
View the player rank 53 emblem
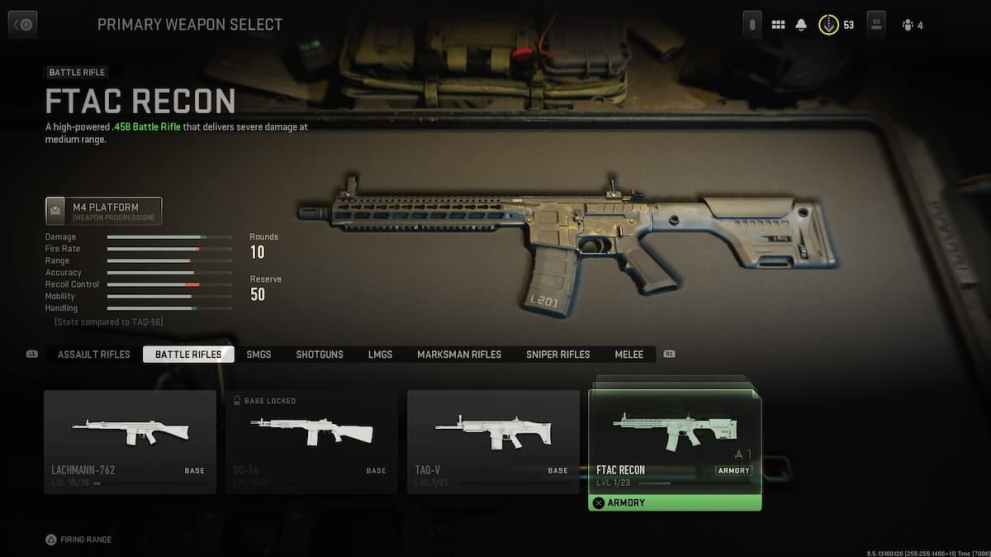(x=829, y=25)
